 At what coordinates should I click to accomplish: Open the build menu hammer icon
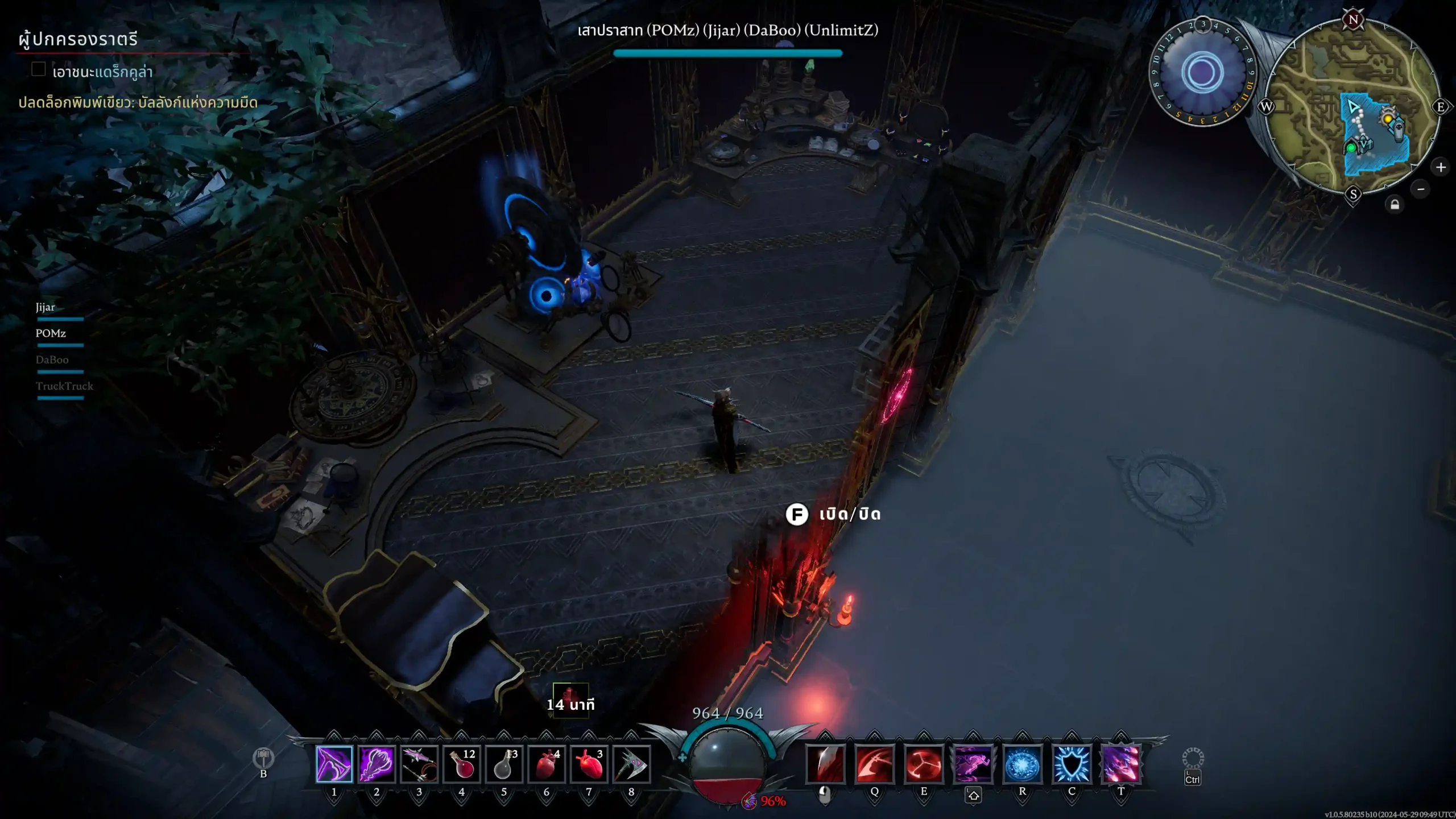point(263,758)
